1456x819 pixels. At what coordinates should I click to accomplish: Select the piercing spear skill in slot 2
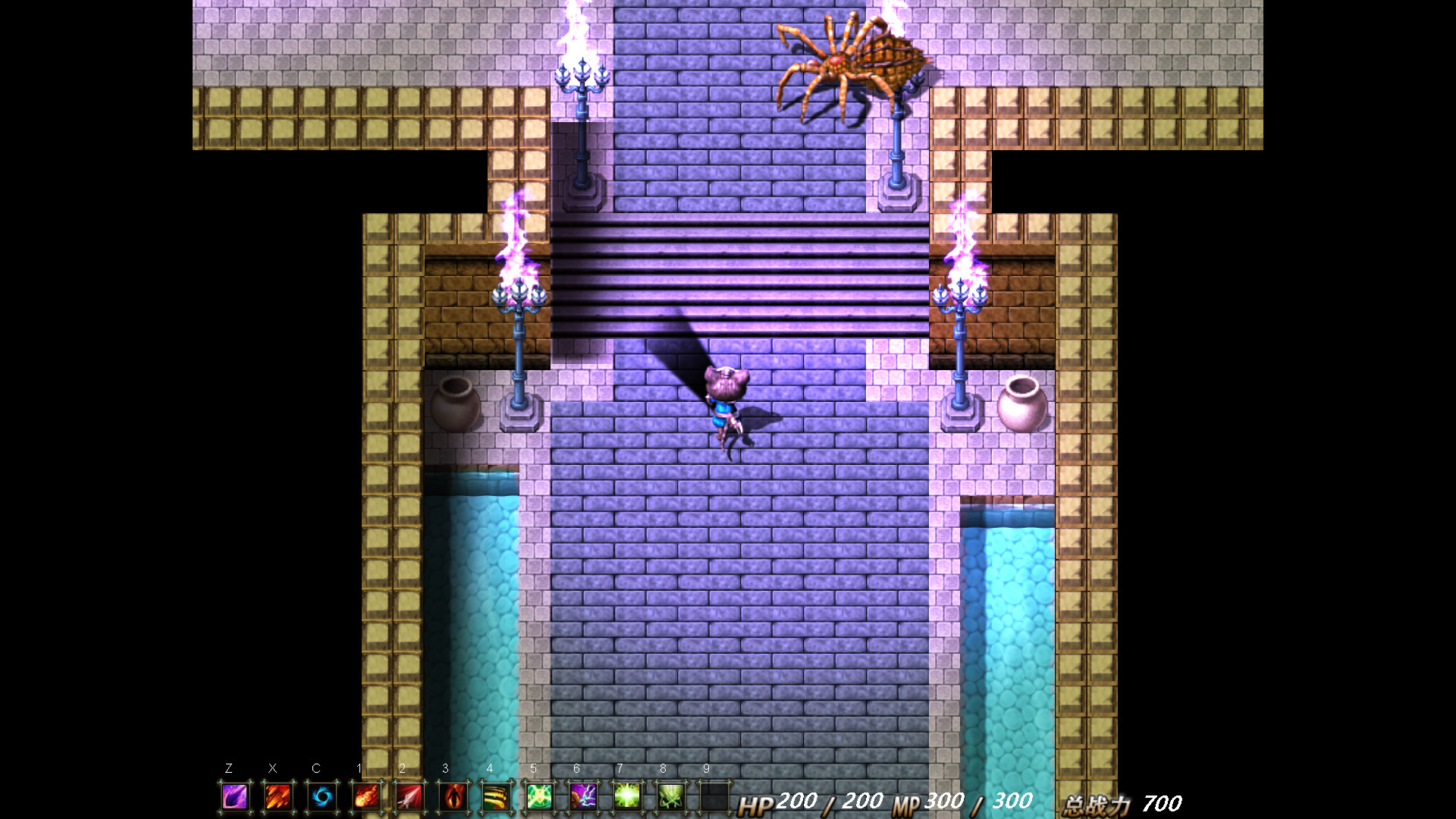[409, 797]
